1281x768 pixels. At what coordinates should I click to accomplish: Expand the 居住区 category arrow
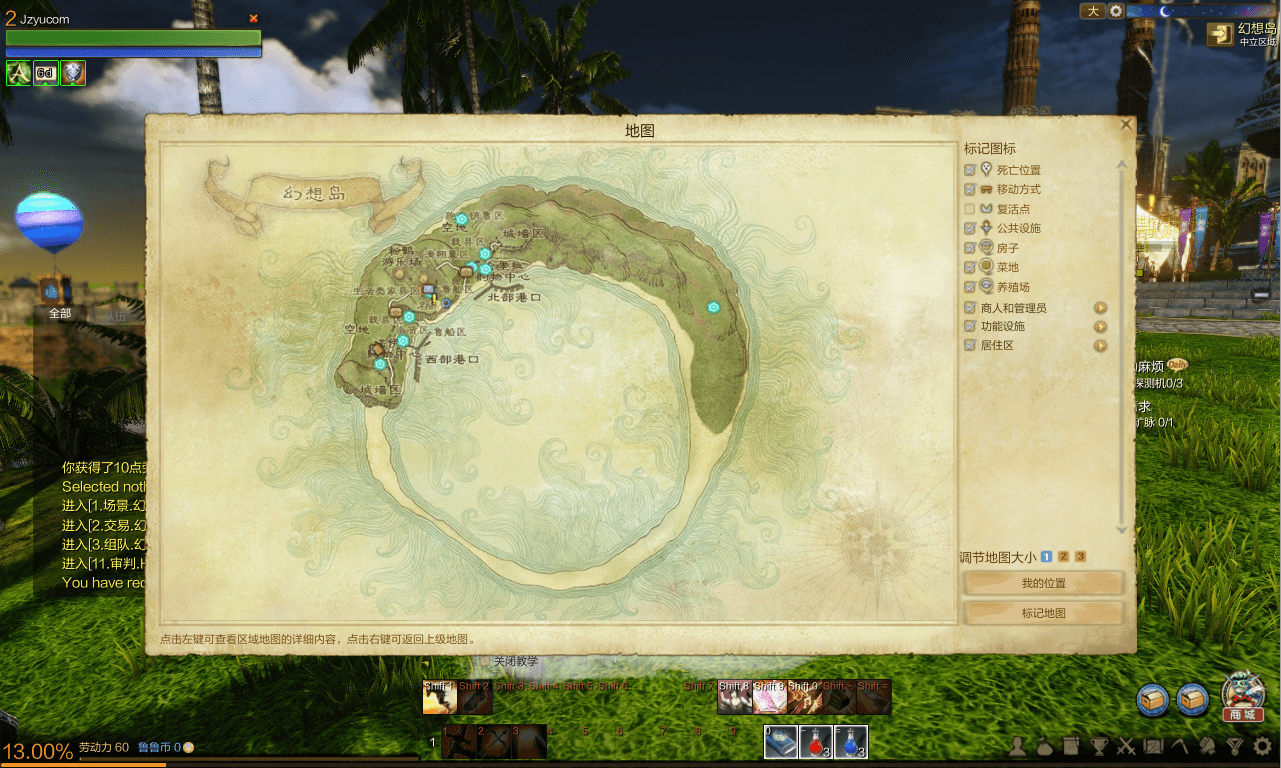(1100, 346)
